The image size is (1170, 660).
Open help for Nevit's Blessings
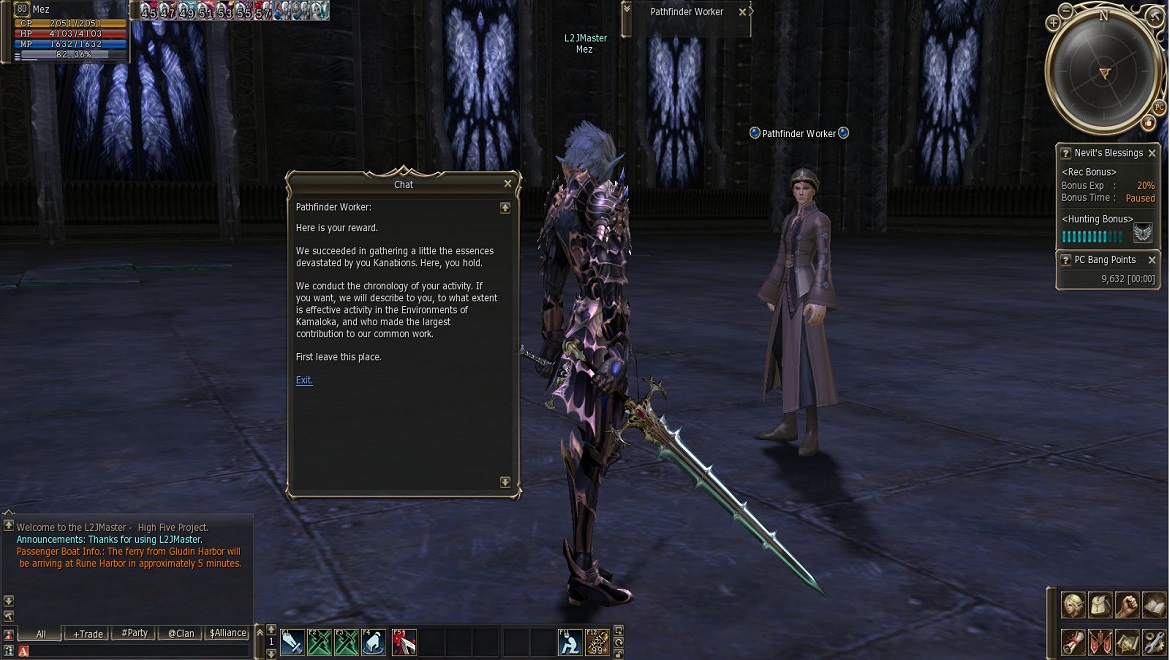pyautogui.click(x=1066, y=153)
